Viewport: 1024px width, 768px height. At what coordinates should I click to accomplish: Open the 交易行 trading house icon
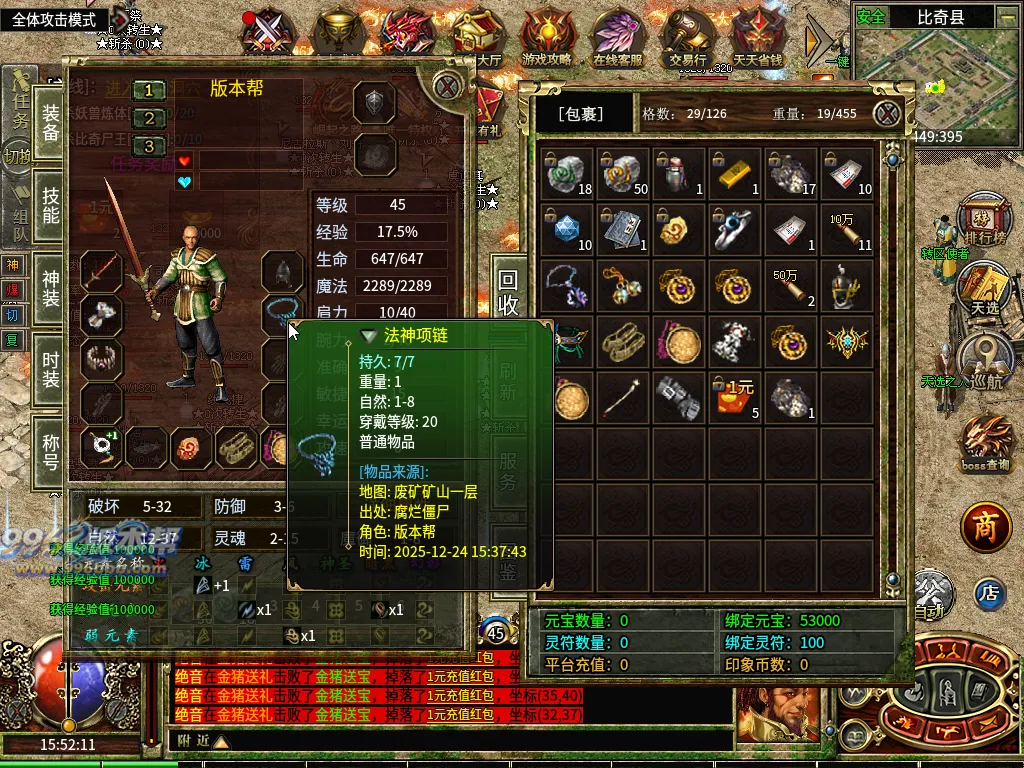(x=688, y=38)
